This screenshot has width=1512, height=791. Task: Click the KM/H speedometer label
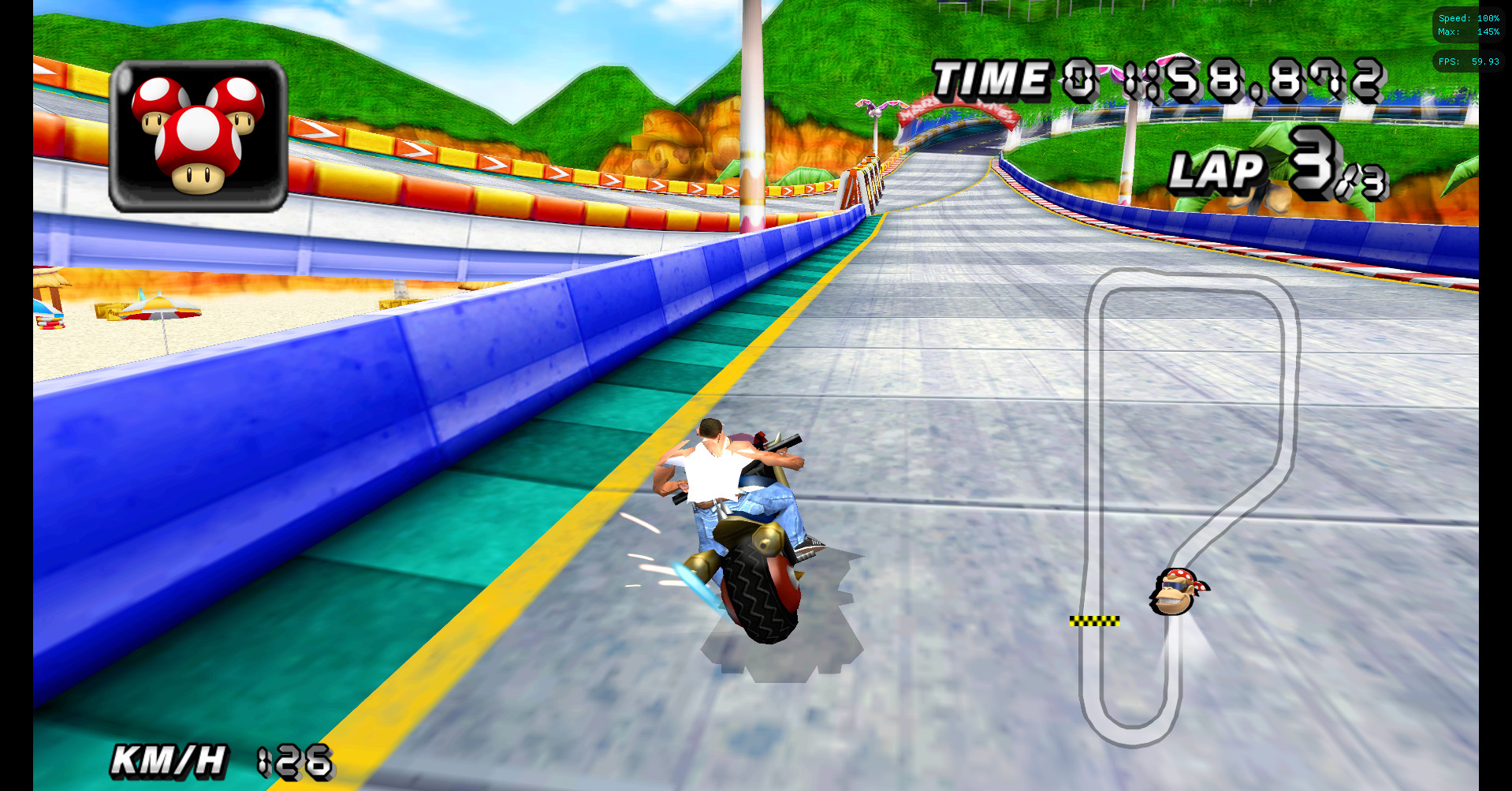[170, 759]
